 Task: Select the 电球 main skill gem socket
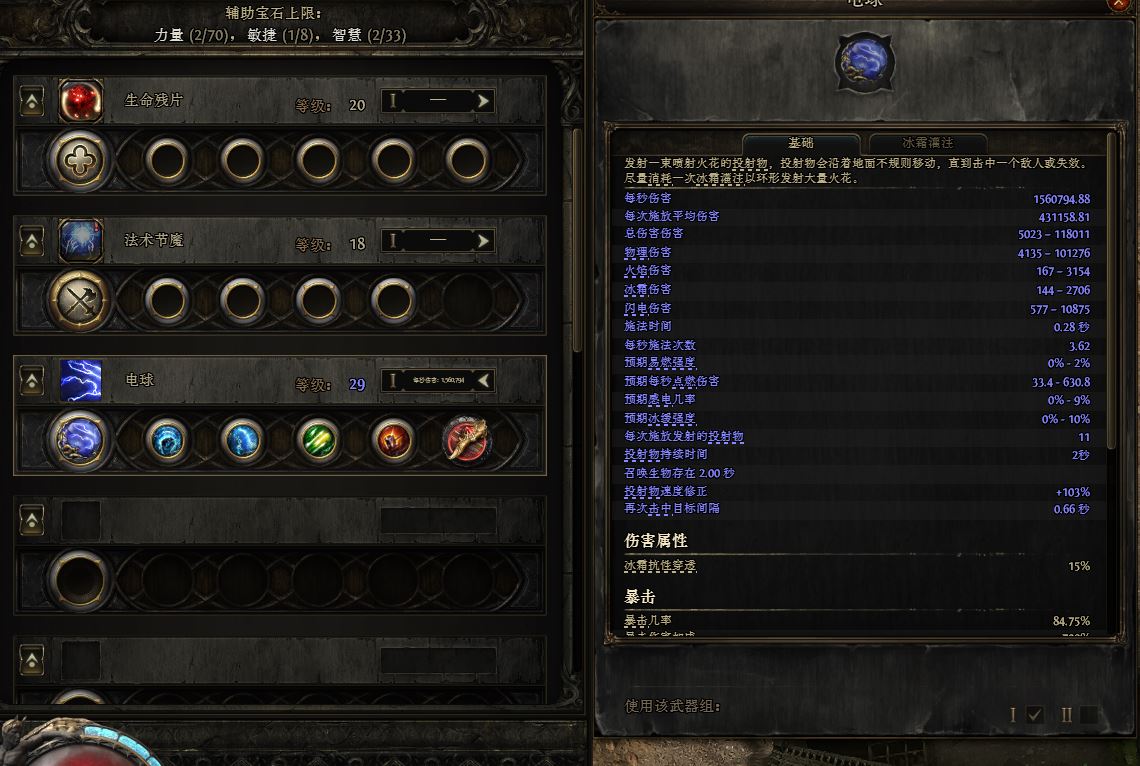pos(81,439)
